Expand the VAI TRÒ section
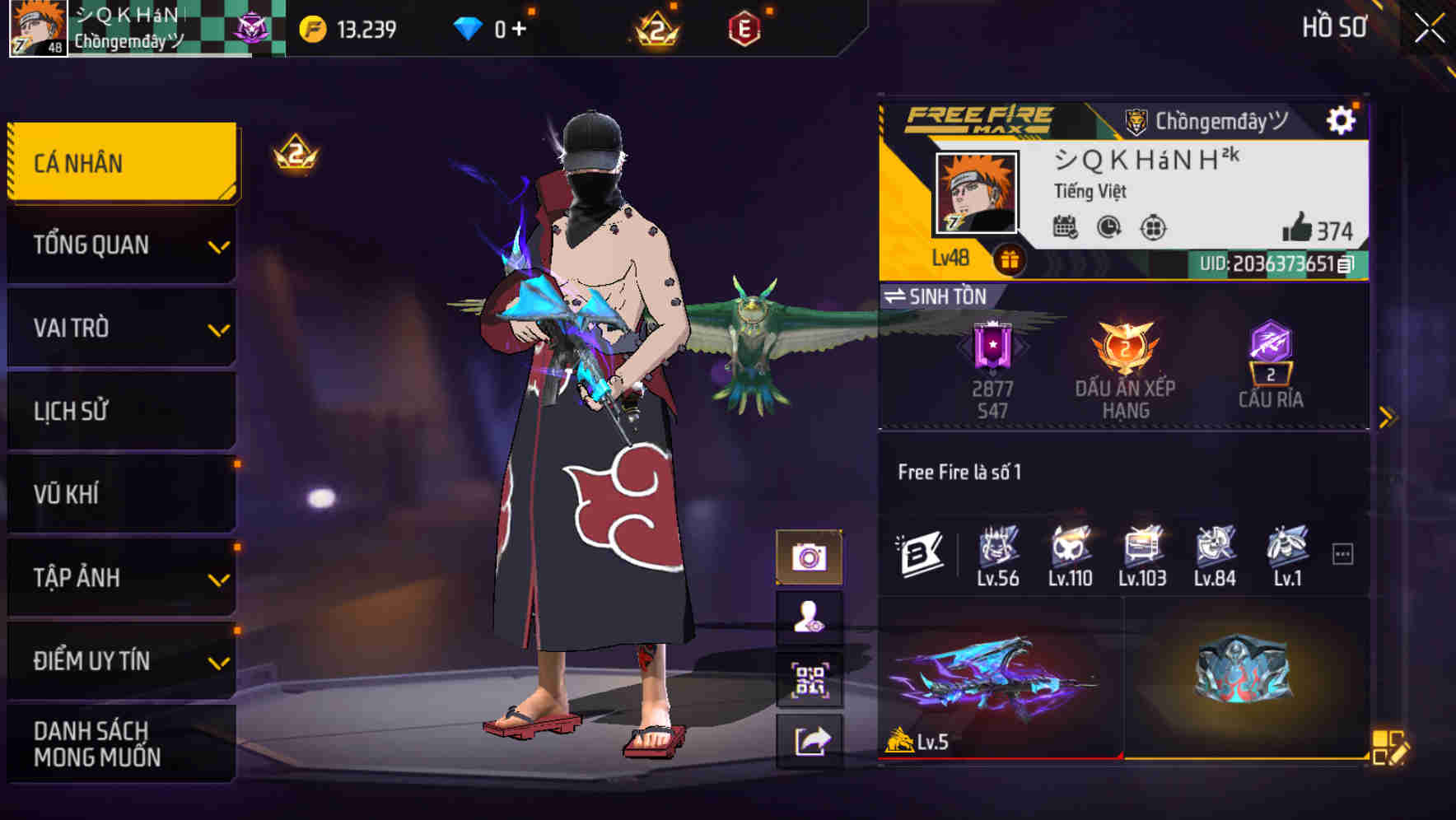The image size is (1456, 820). coord(119,328)
